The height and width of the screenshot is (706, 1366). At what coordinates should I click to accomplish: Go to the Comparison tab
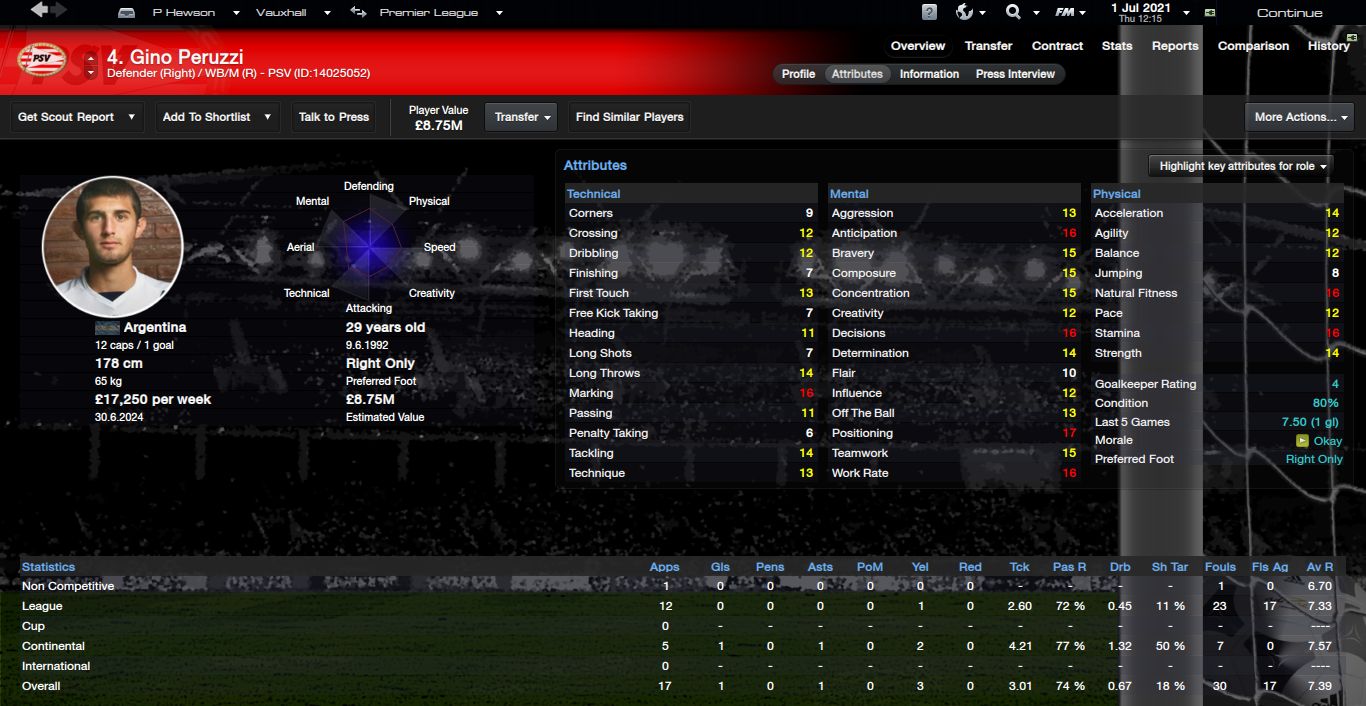pos(1252,46)
